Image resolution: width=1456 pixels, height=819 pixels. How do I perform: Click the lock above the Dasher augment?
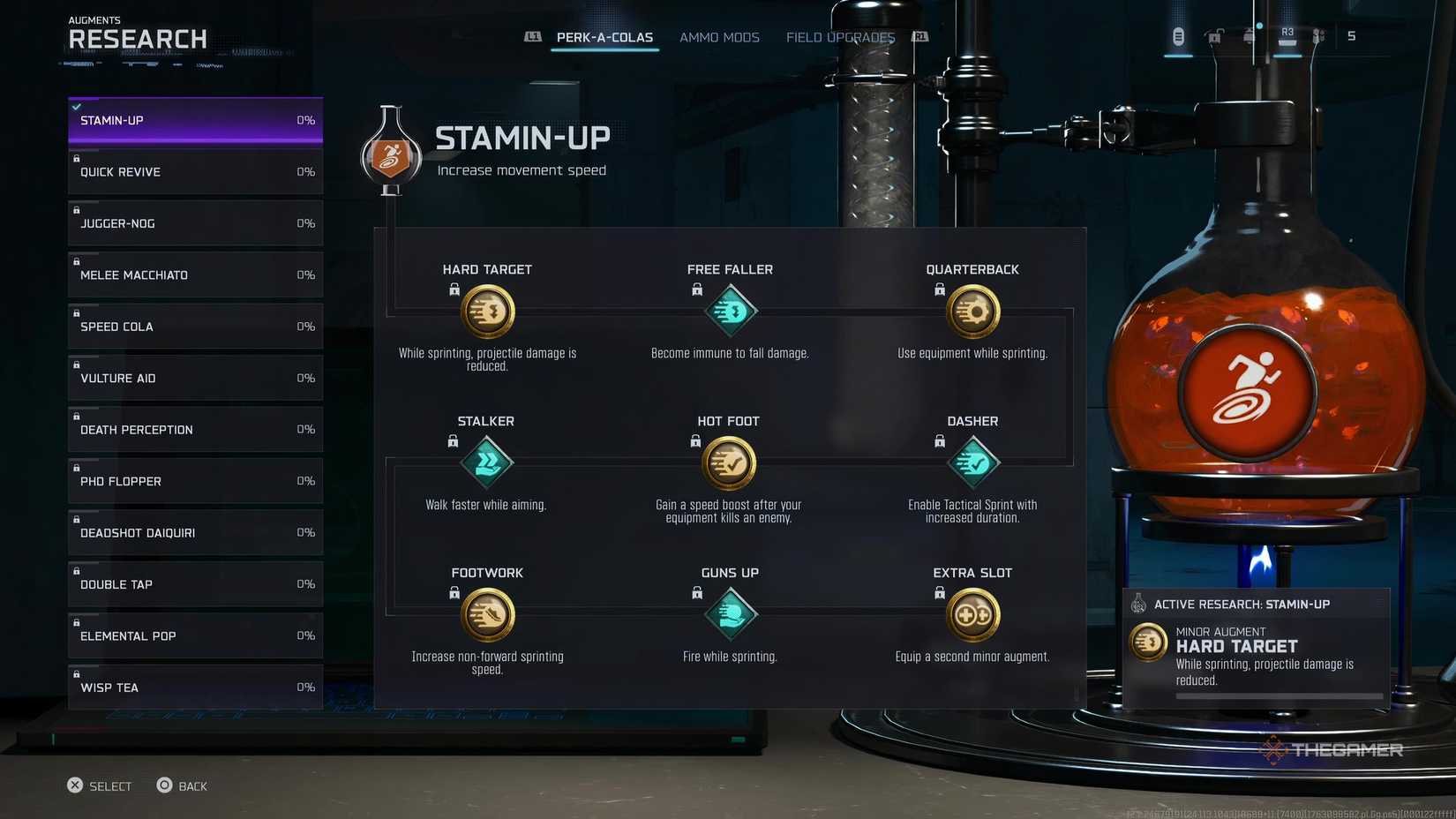pos(939,440)
